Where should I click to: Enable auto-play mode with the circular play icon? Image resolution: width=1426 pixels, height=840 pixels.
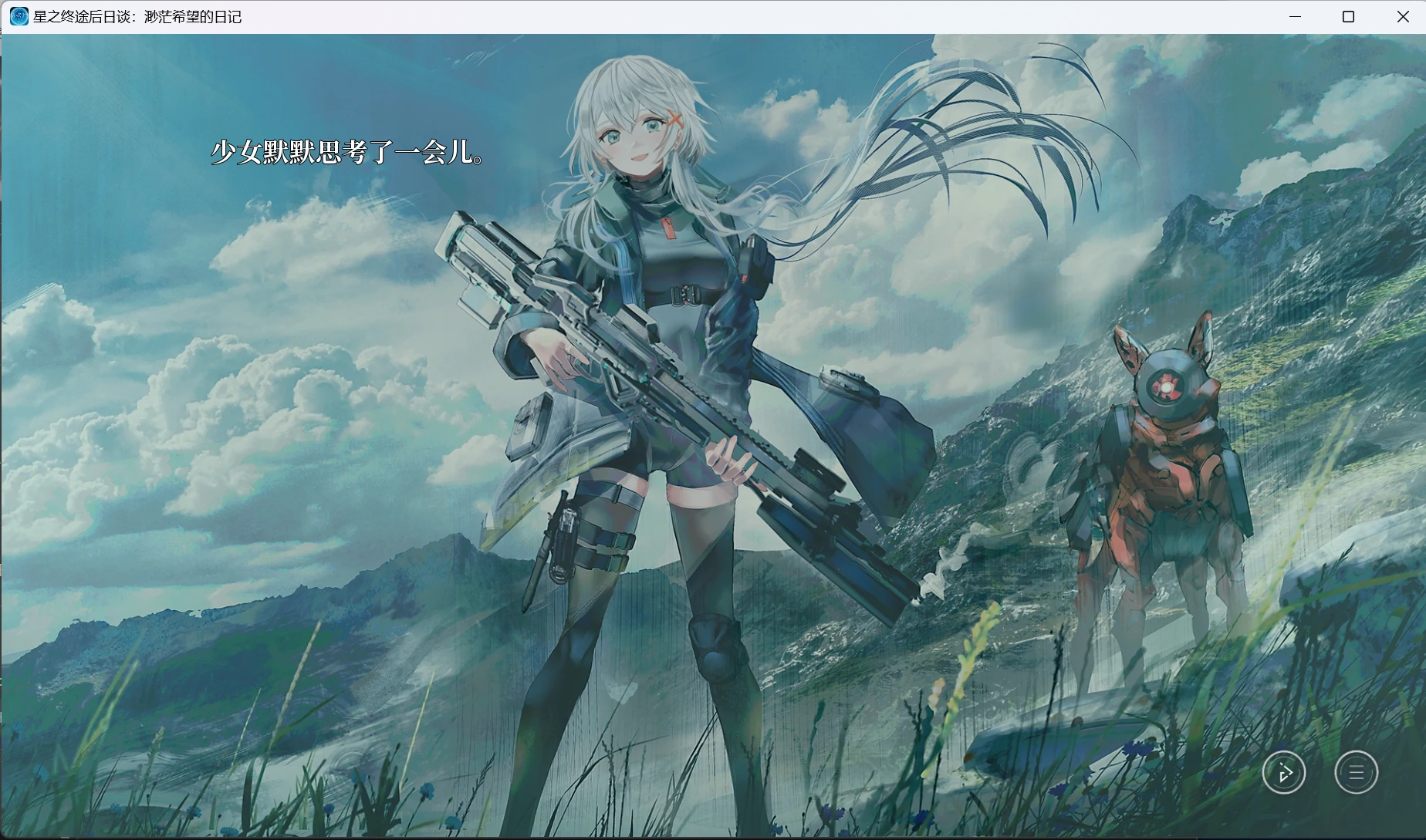tap(1283, 772)
